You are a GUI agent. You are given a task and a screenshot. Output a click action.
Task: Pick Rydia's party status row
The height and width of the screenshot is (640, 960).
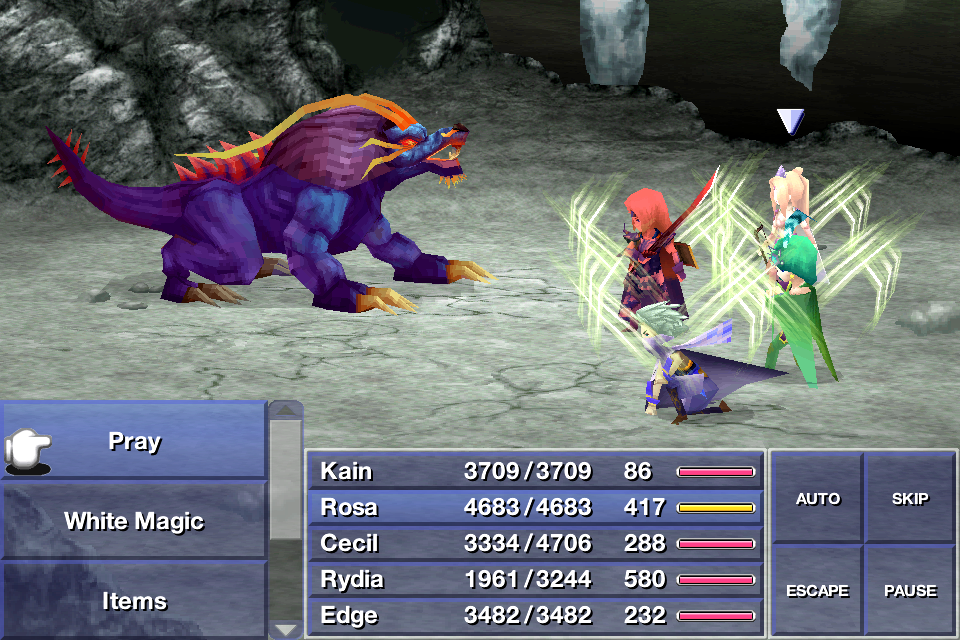[535, 579]
